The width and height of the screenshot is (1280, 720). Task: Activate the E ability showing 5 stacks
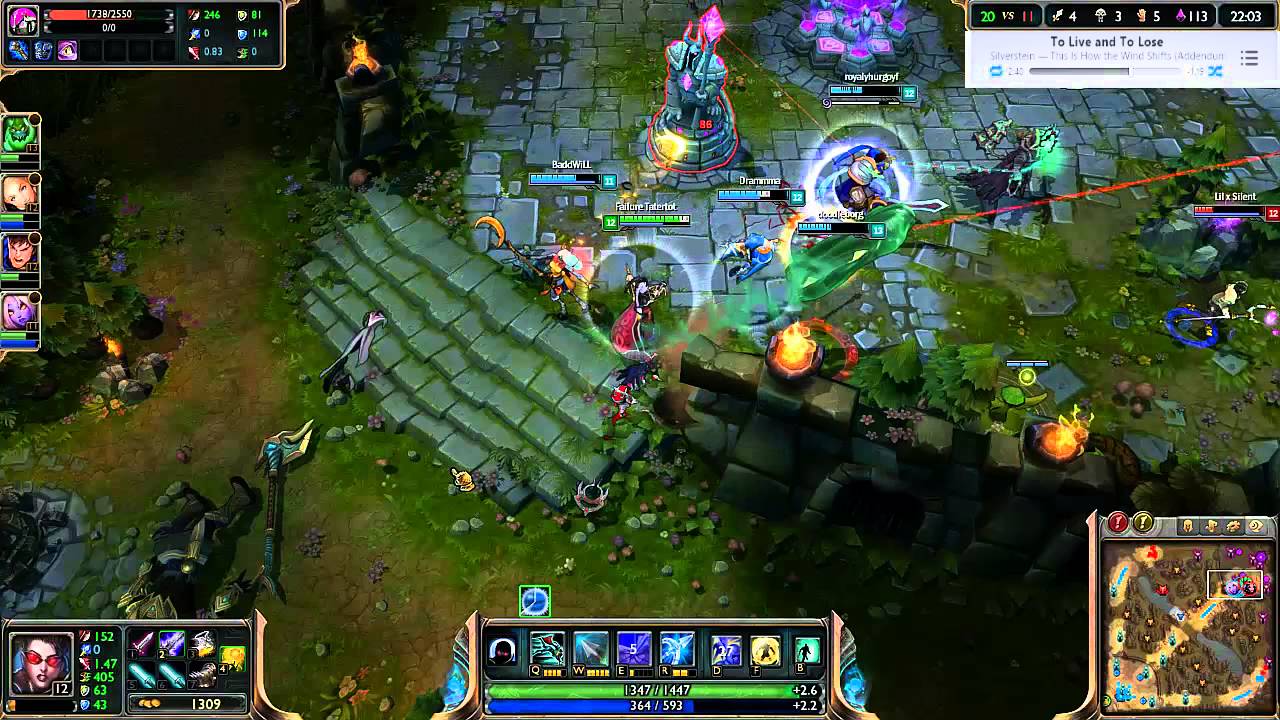coord(633,648)
